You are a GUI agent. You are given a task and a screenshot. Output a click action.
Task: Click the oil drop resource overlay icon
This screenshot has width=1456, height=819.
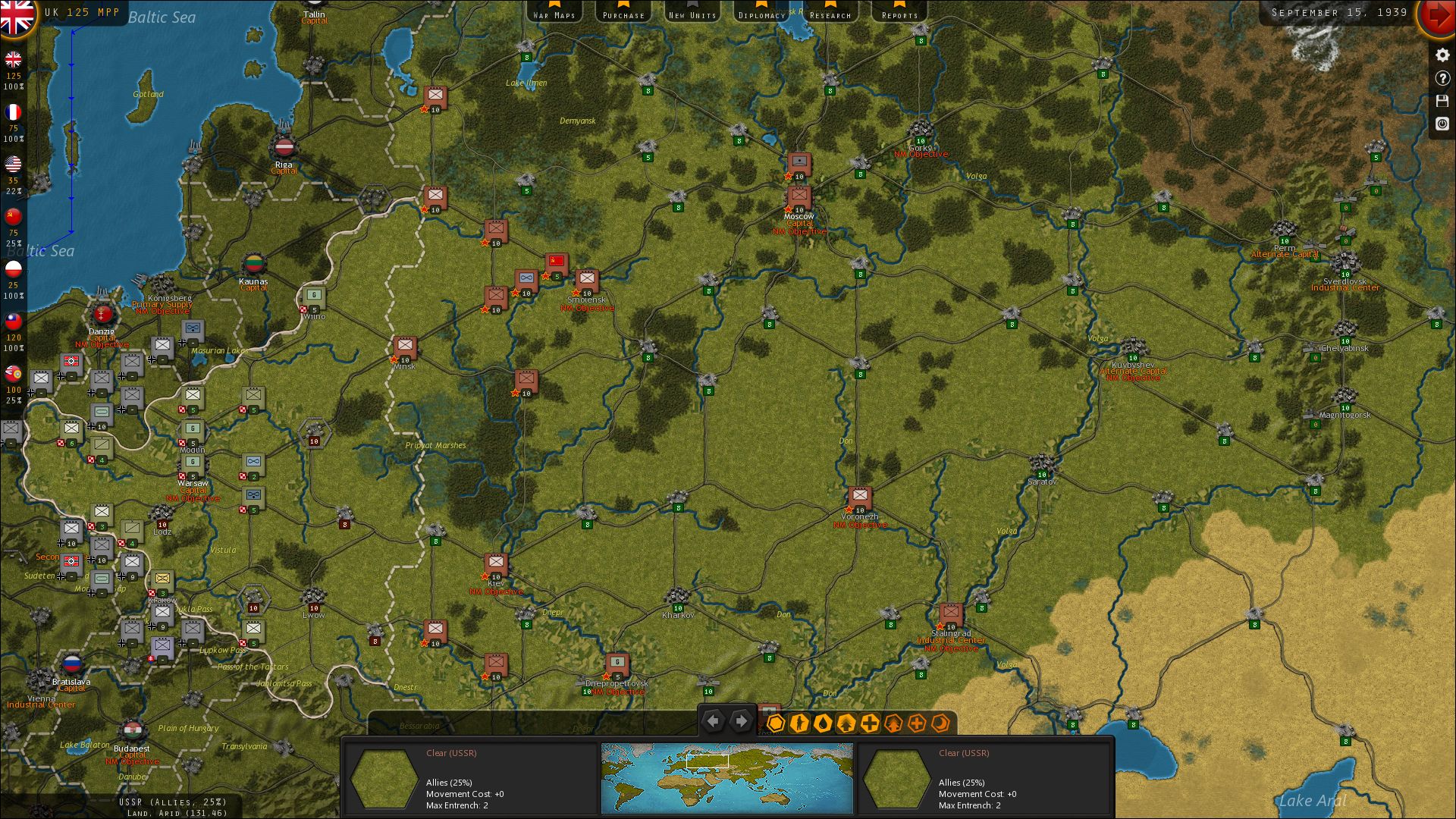tap(824, 723)
